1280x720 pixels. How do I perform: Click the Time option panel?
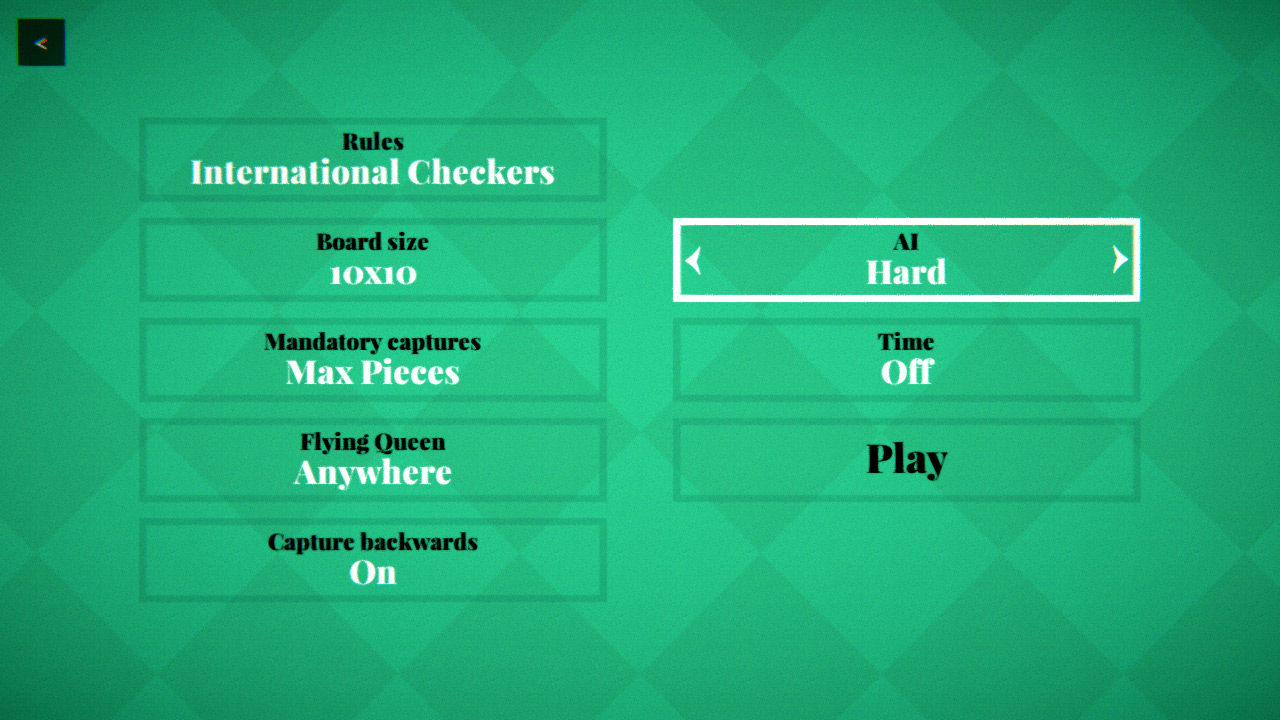tap(906, 359)
